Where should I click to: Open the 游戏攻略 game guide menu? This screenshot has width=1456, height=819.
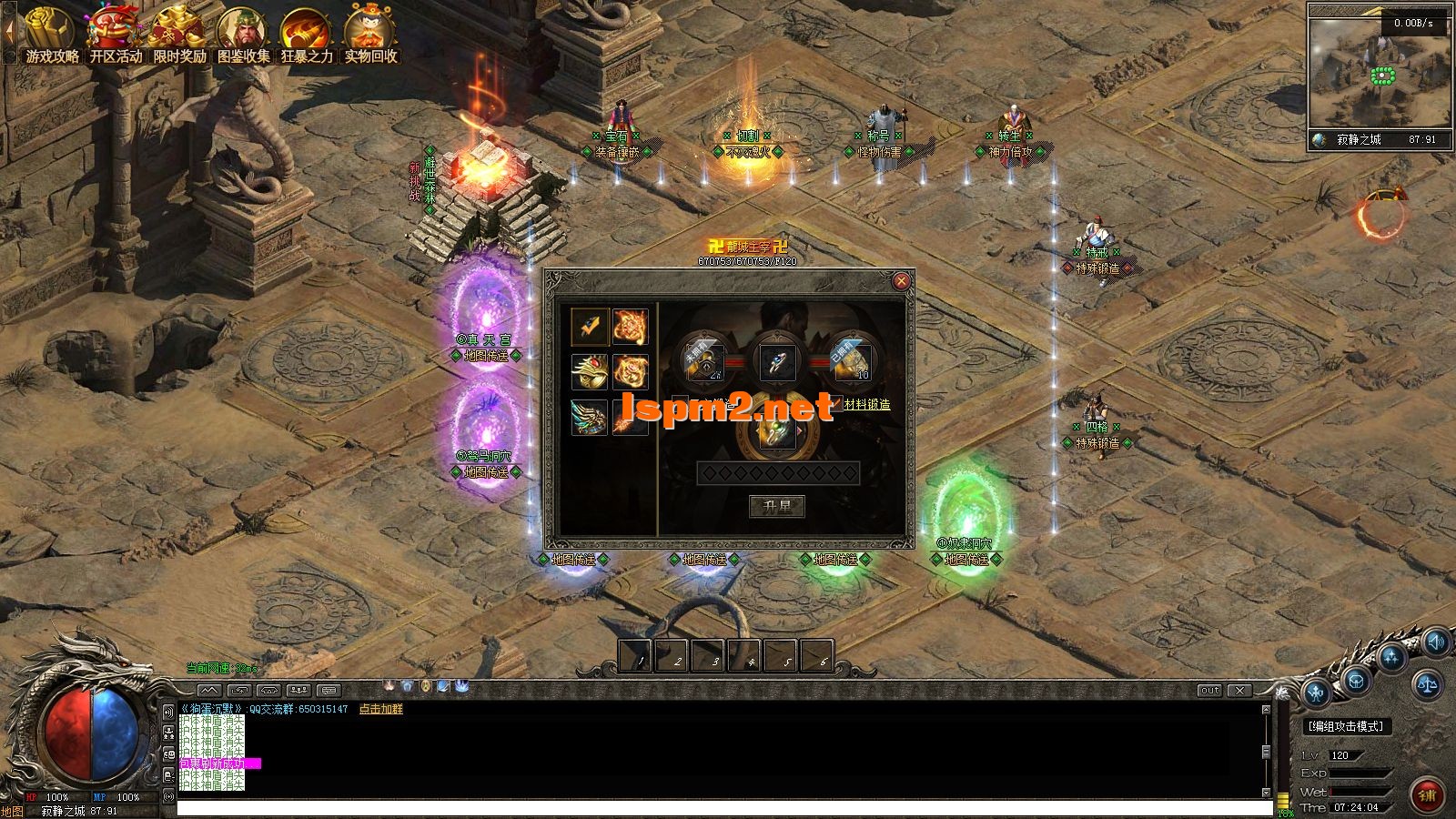click(52, 36)
